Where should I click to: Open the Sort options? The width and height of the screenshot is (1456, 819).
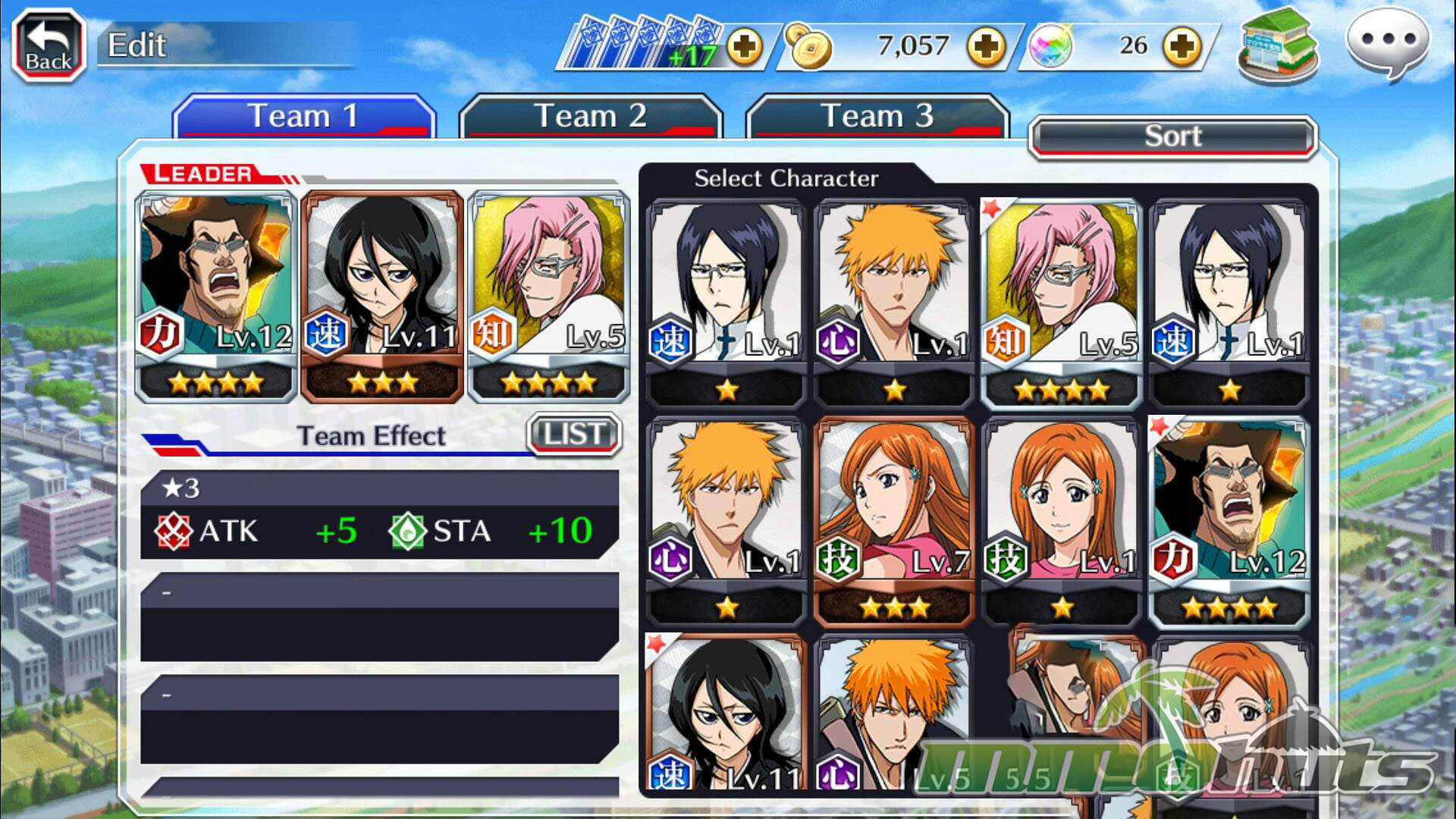[x=1172, y=136]
